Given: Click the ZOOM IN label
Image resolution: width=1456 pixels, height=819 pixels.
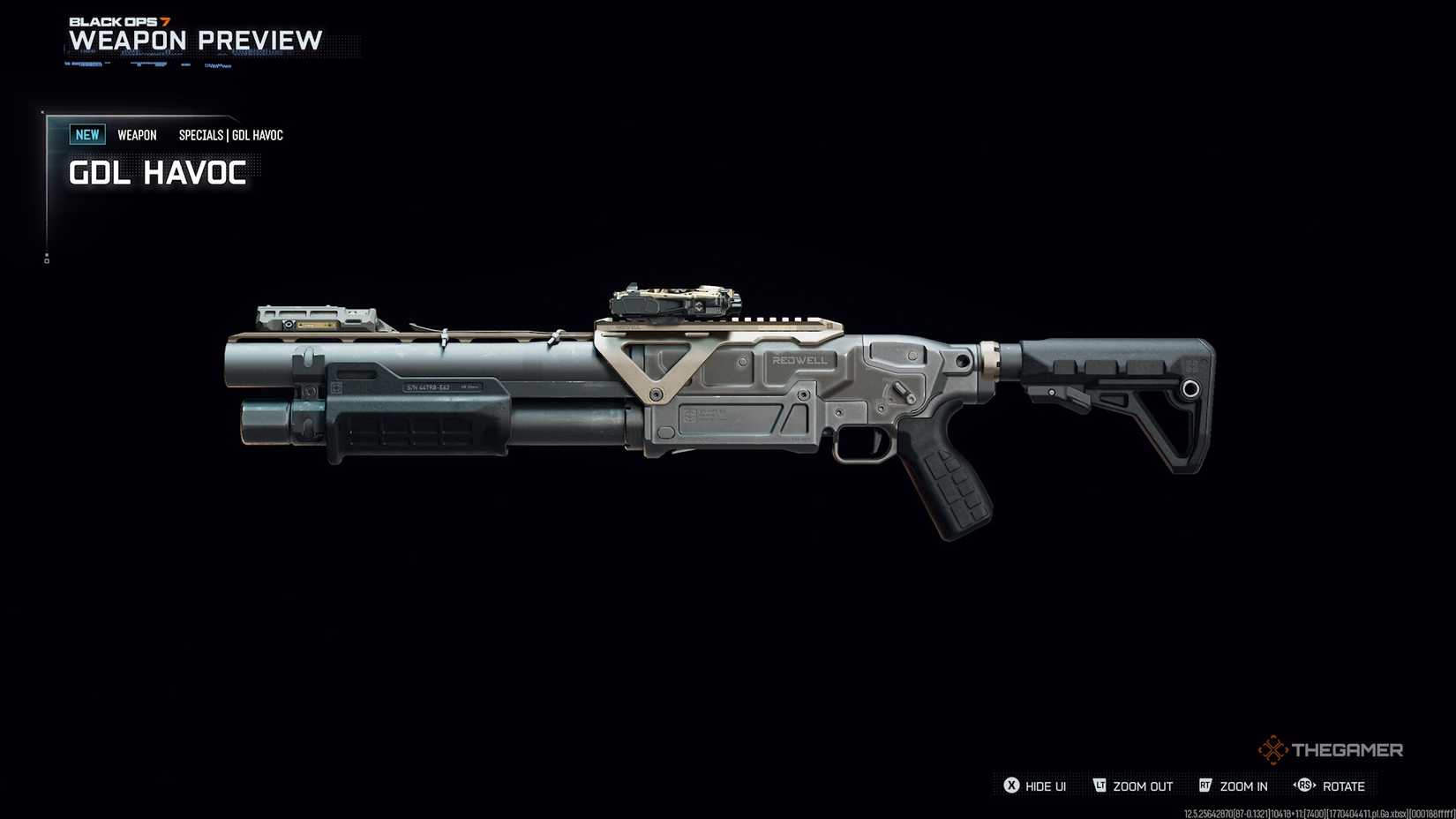Looking at the screenshot, I should click(x=1244, y=785).
